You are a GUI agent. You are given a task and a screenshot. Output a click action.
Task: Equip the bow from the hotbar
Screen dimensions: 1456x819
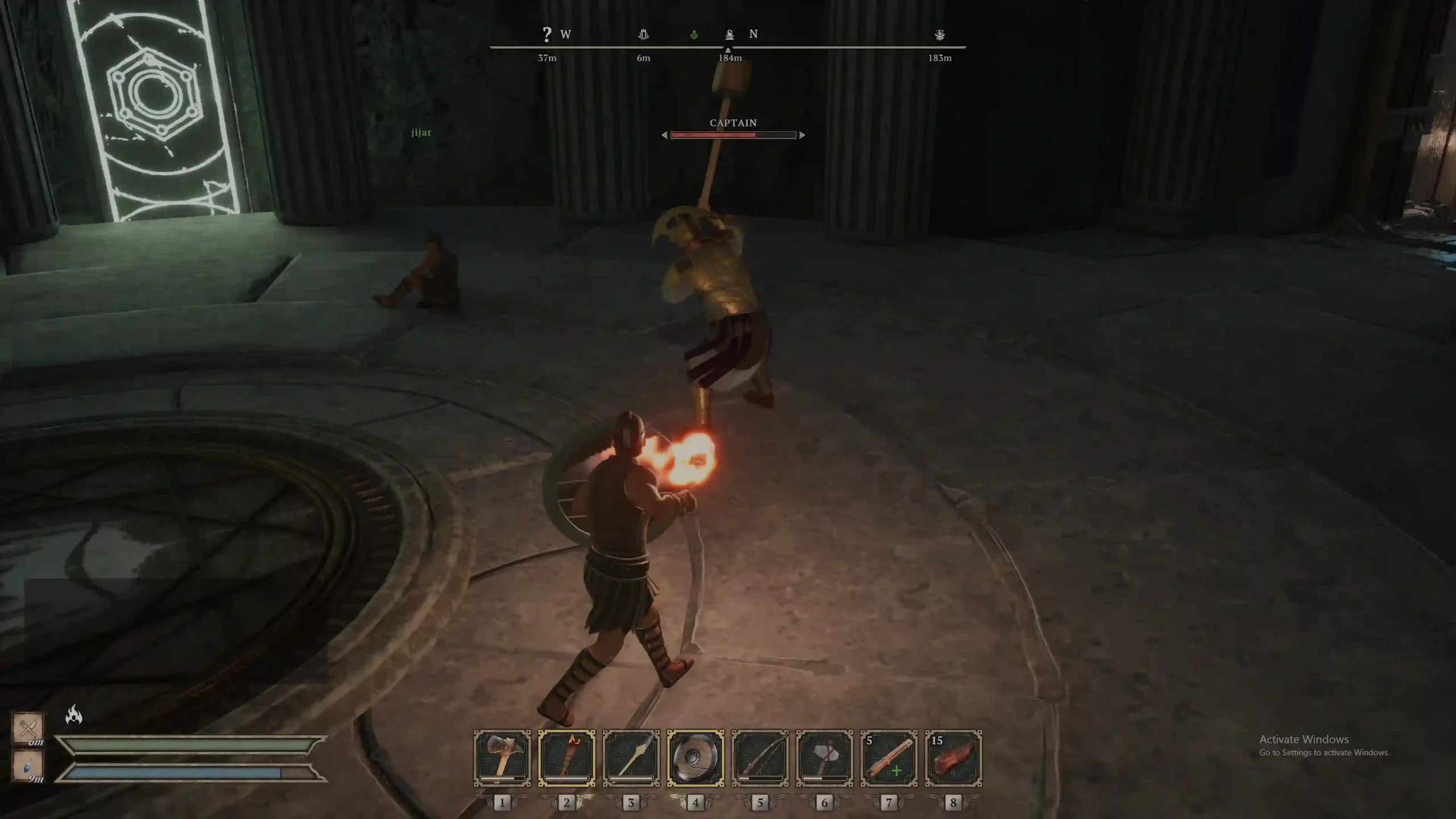(760, 758)
